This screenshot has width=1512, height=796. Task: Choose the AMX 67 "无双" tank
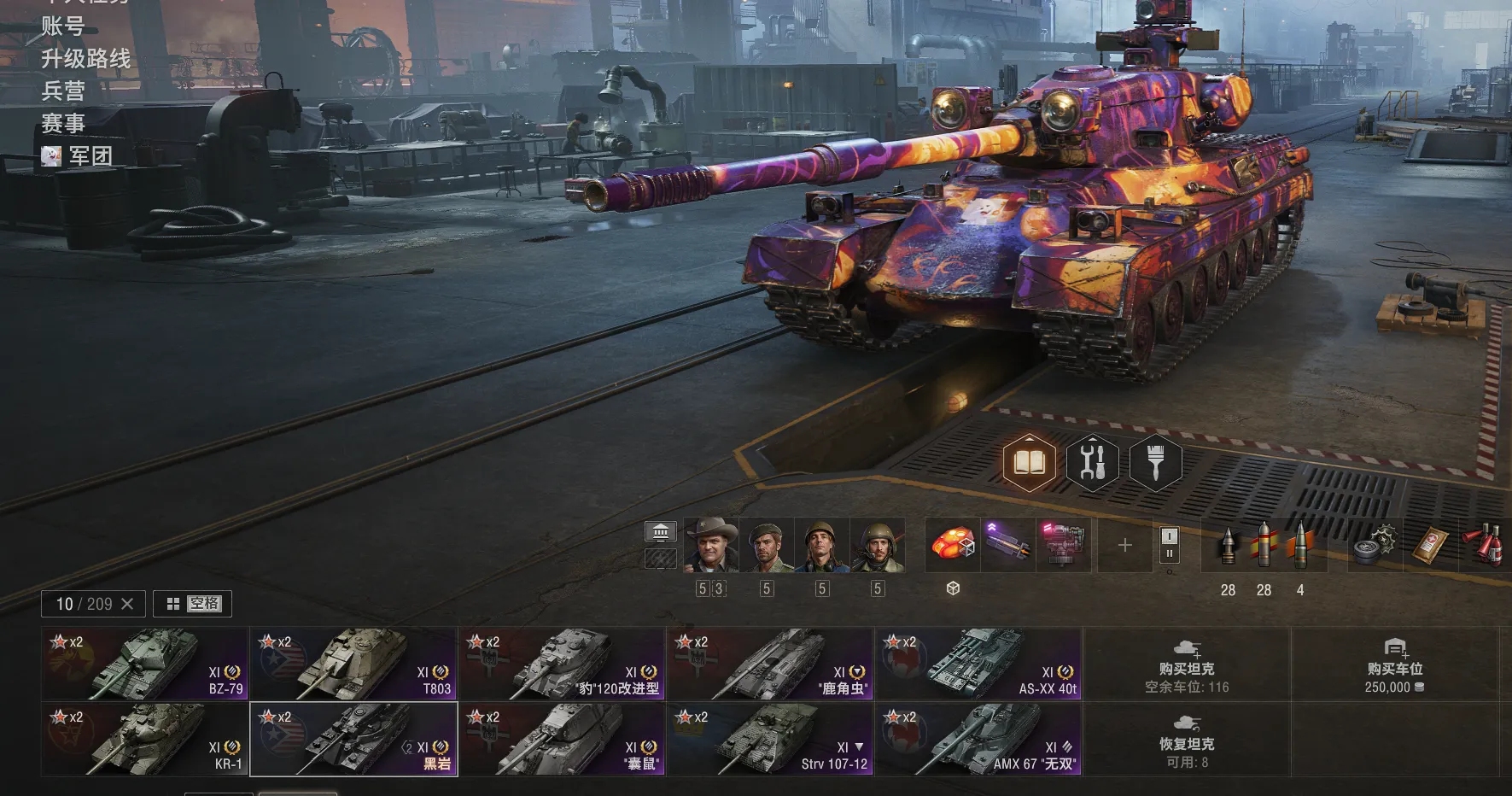point(978,740)
